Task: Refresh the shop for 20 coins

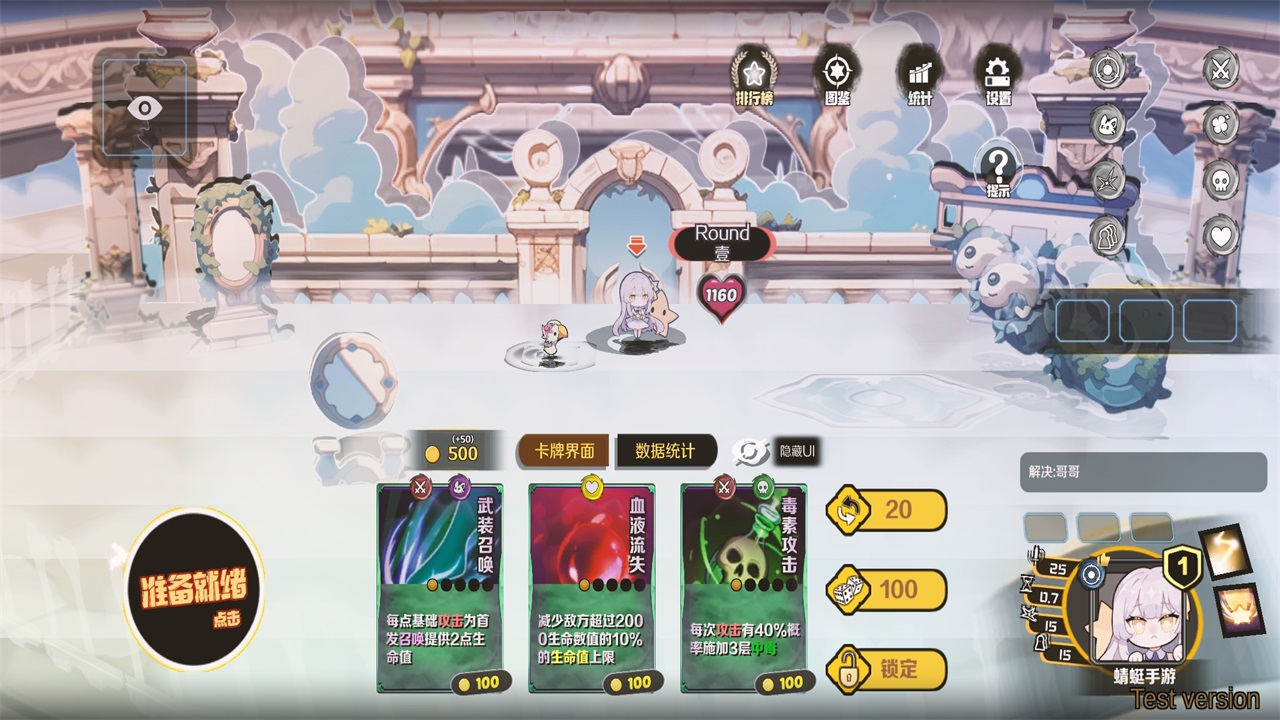Action: [x=887, y=510]
